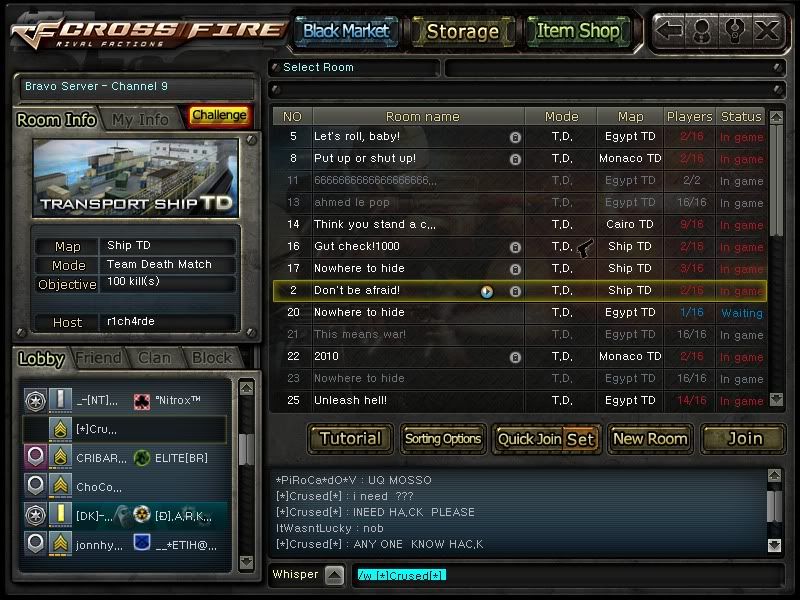
Task: Switch to the Block tab
Action: pos(211,358)
